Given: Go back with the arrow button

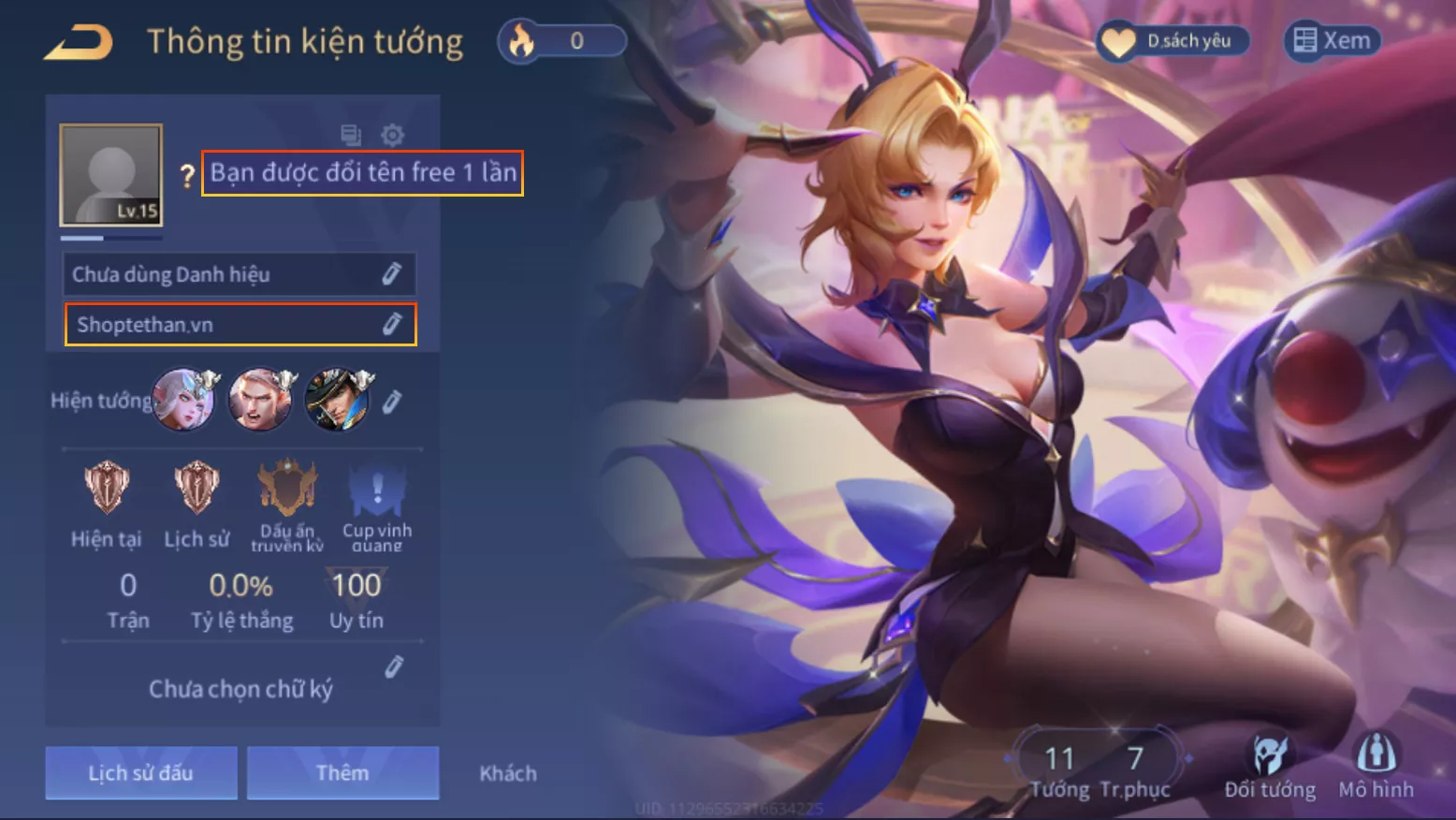Looking at the screenshot, I should 79,42.
